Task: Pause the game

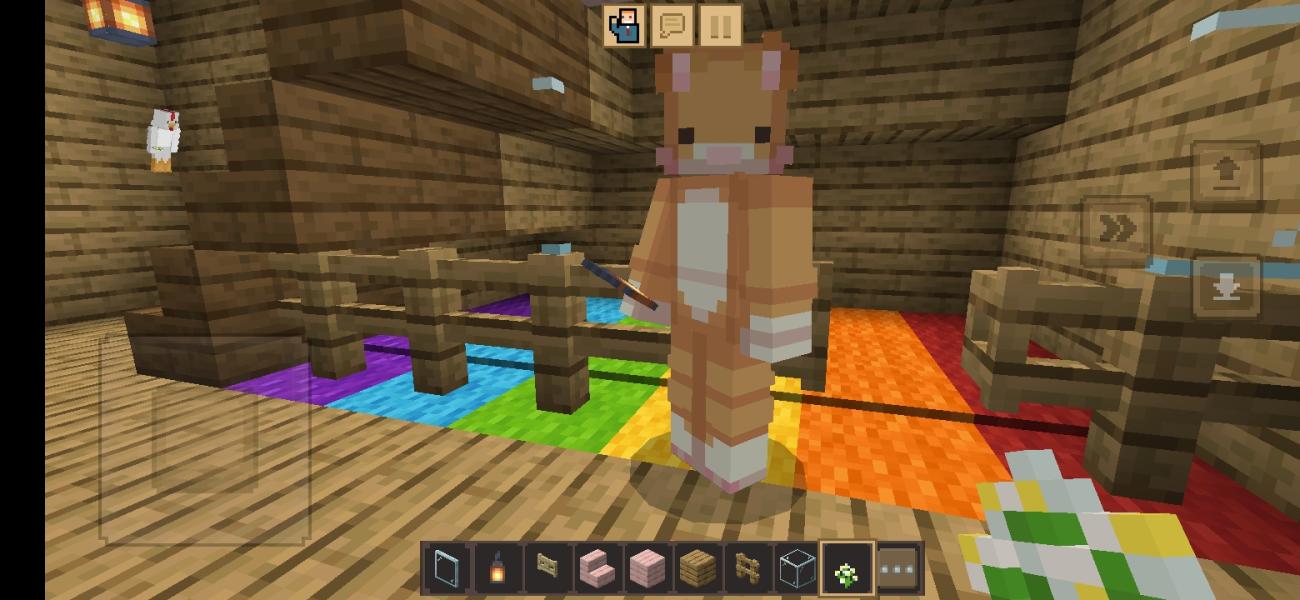Action: point(720,26)
